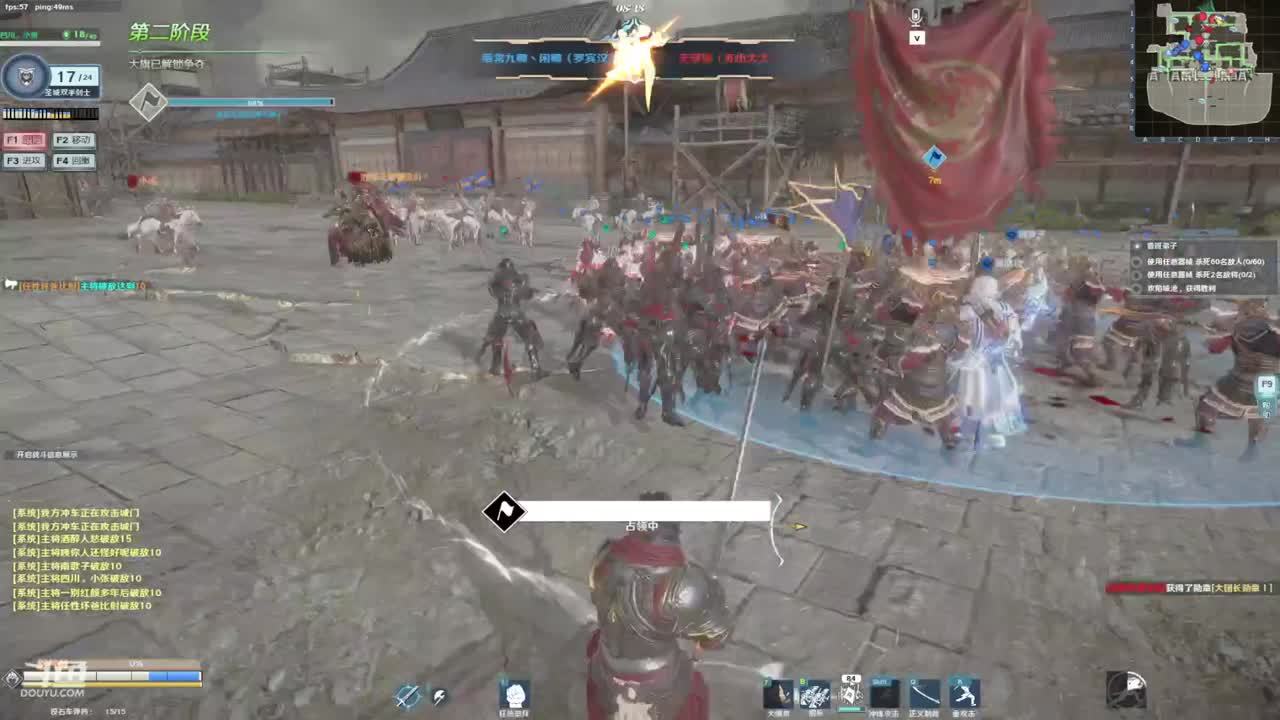Activate the arrow volley skill icon
The image size is (1280, 720).
[x=814, y=693]
